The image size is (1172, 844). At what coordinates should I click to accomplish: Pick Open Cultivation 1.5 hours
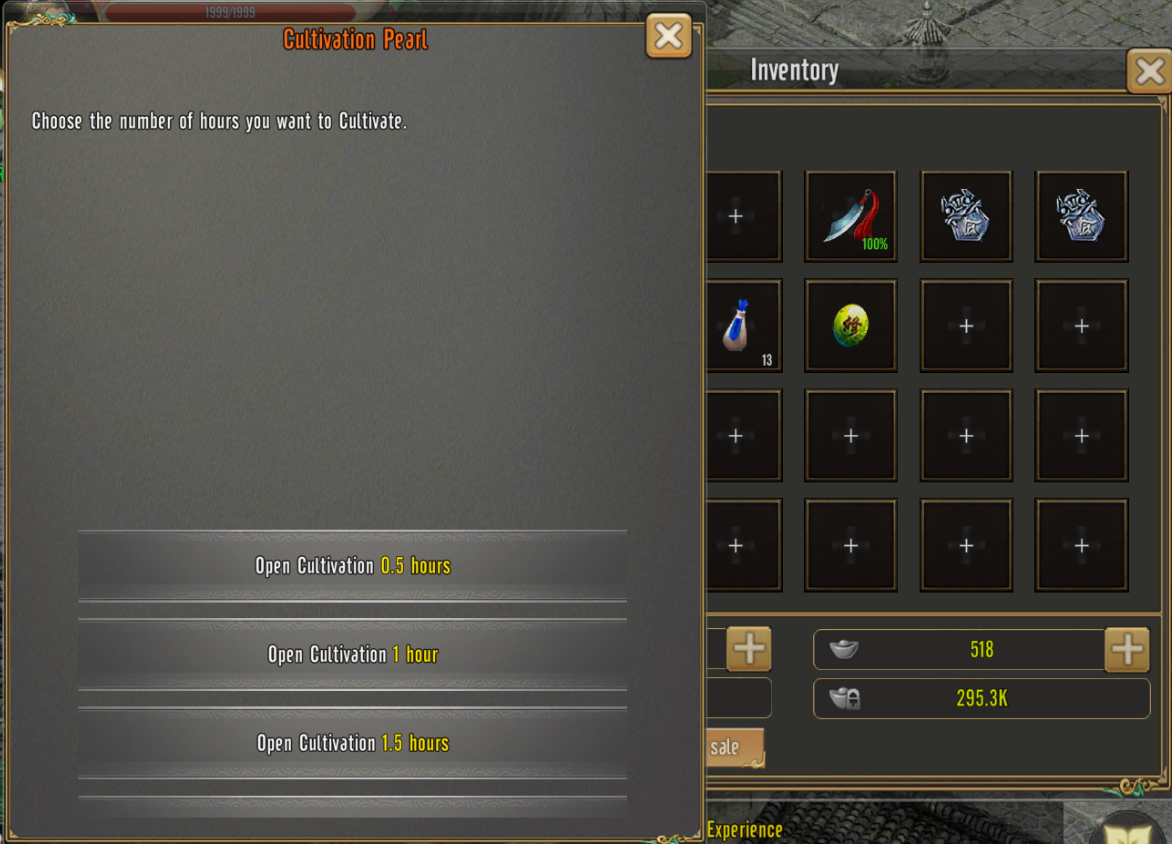click(352, 743)
